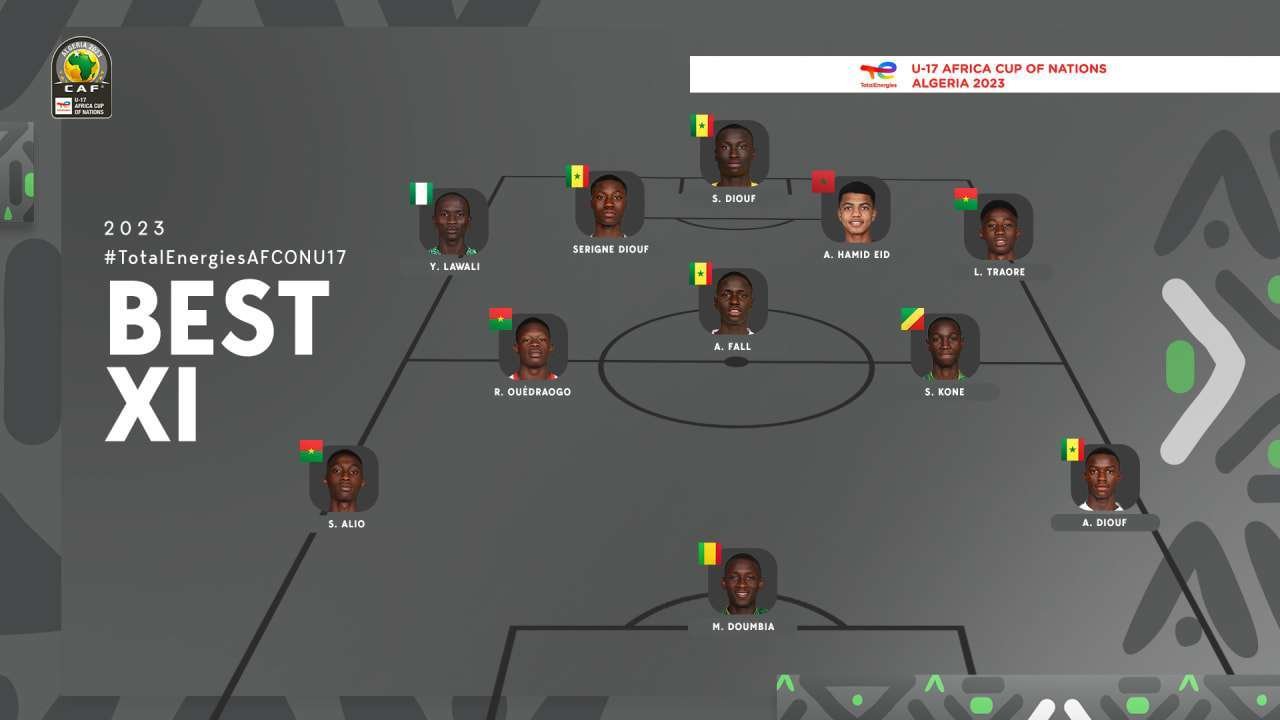Image resolution: width=1280 pixels, height=720 pixels.
Task: Open the TotalEnergies Algeria 2023 banner
Action: click(984, 75)
